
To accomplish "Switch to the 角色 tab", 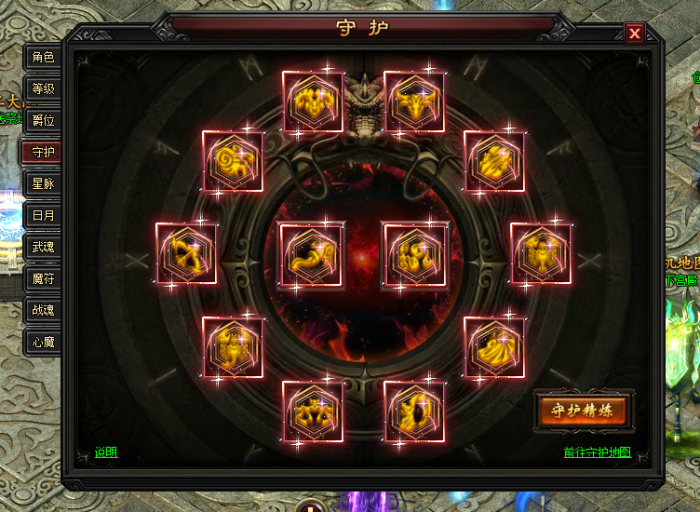I will [42, 58].
